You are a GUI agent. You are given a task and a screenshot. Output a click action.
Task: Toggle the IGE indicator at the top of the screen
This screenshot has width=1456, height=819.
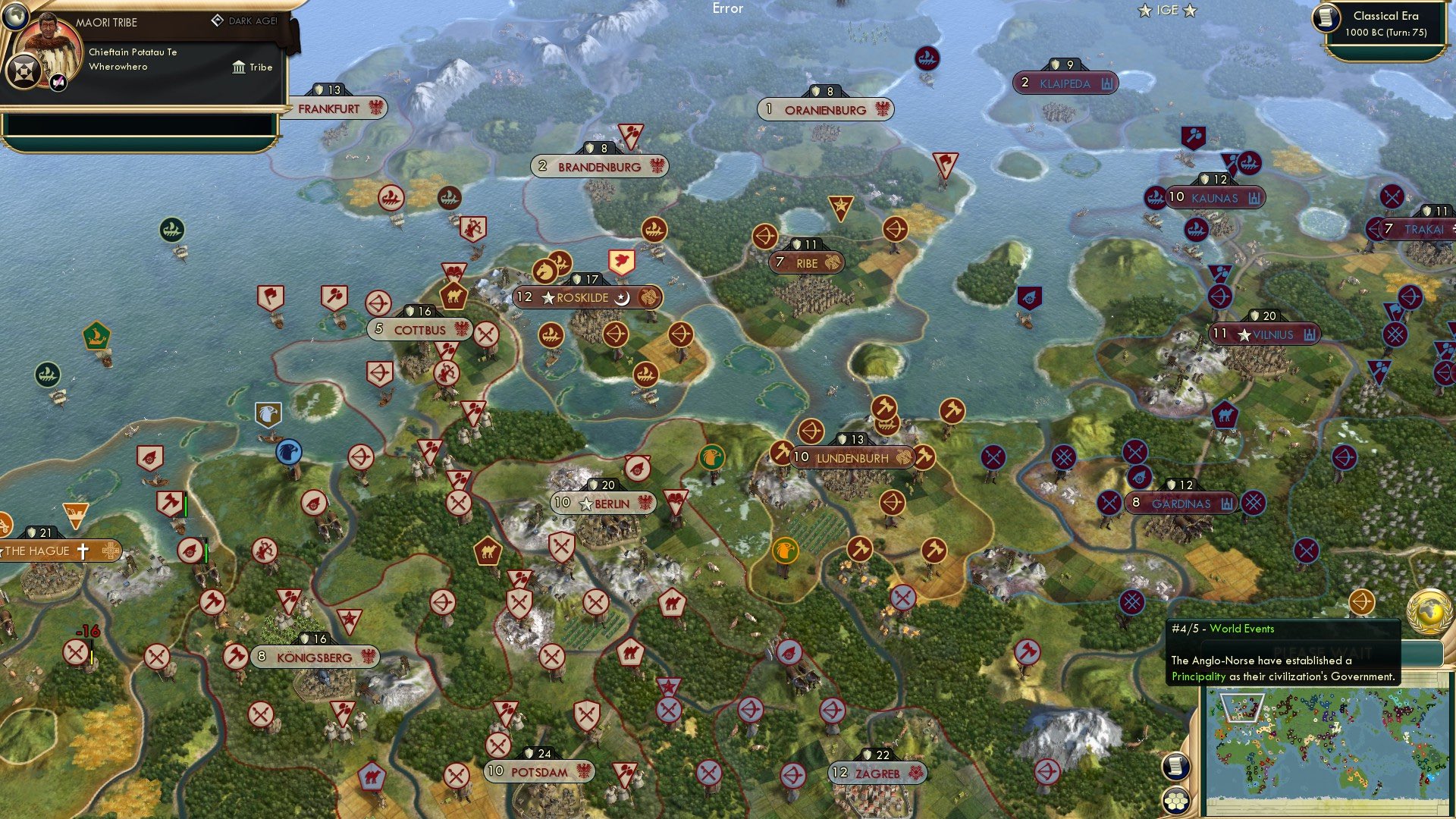(x=1168, y=11)
